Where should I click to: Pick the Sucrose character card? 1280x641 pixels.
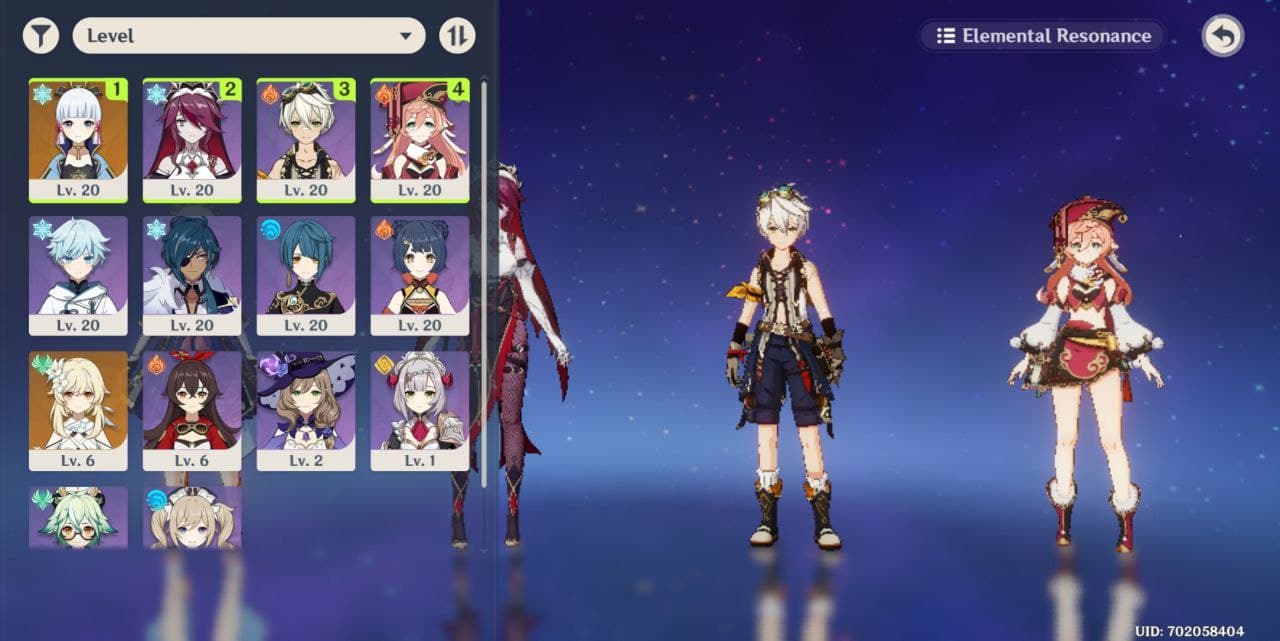(78, 517)
